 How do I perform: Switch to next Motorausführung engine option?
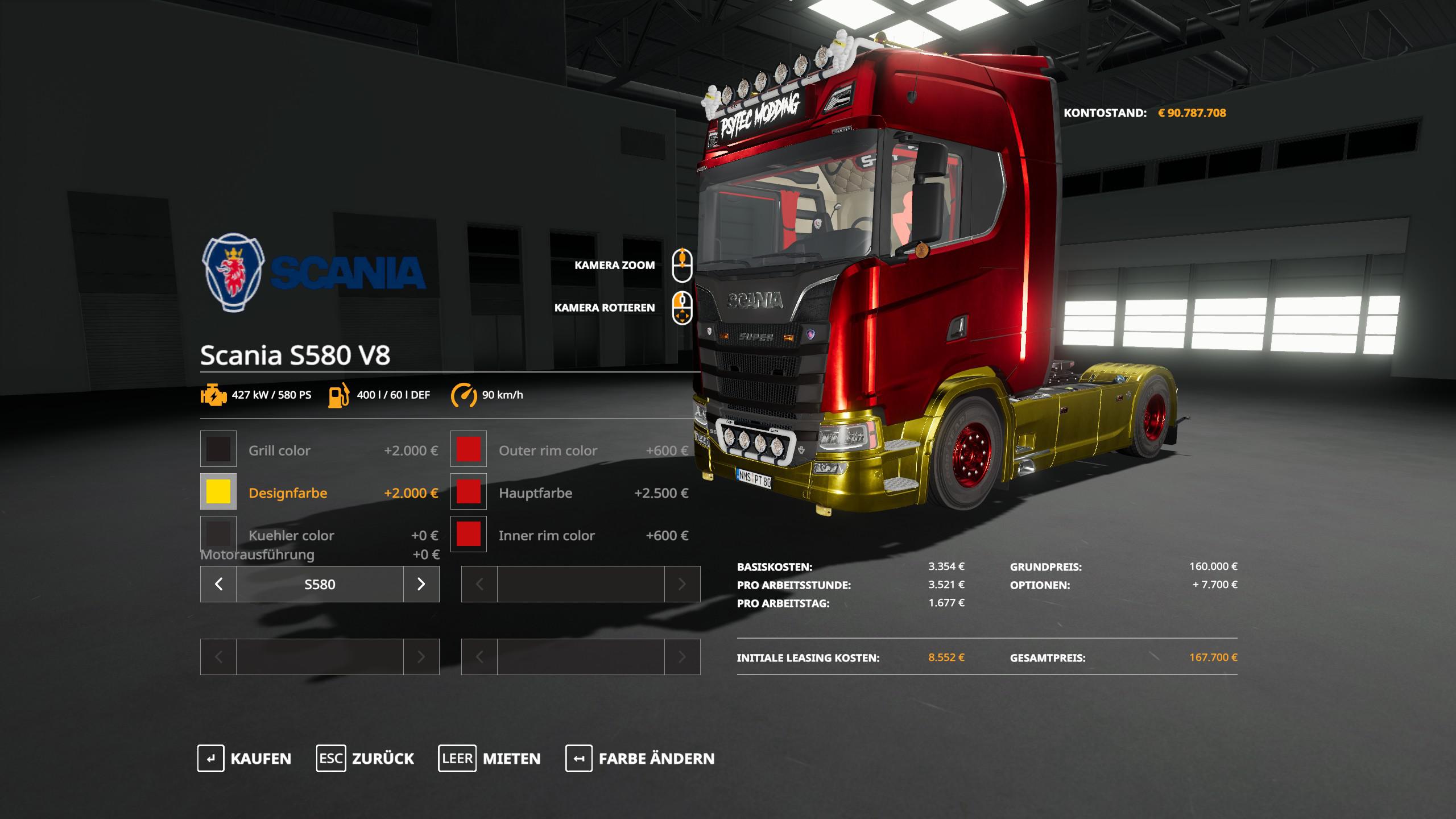tap(421, 584)
